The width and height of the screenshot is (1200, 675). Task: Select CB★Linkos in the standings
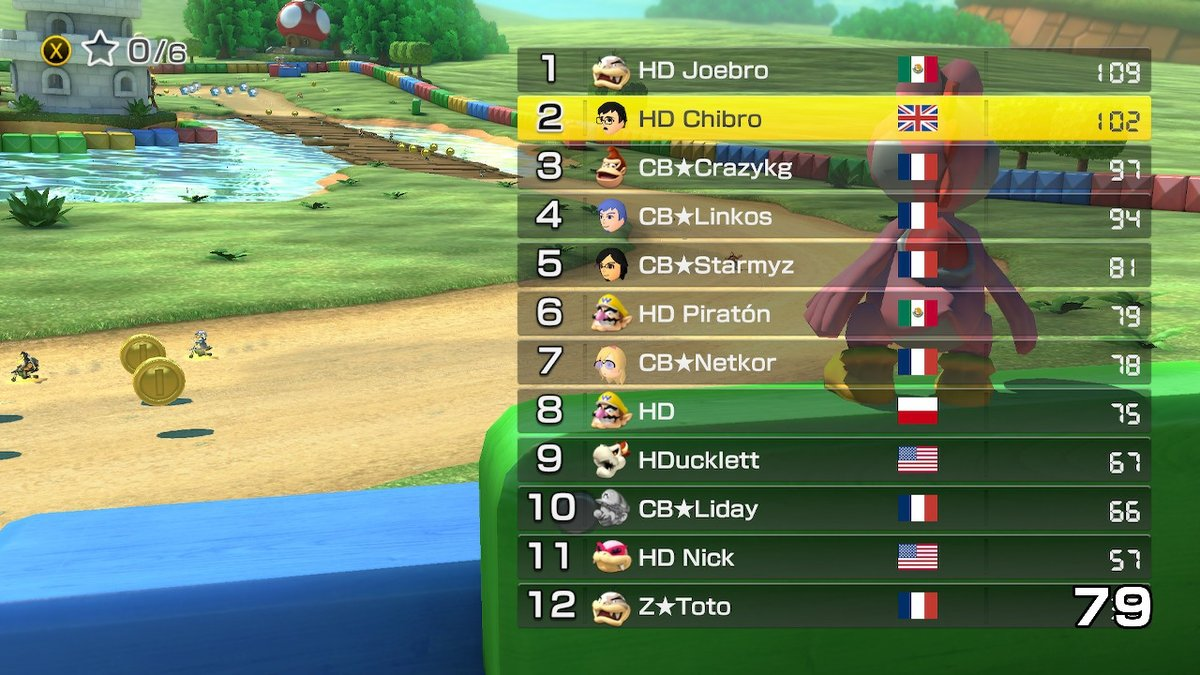click(833, 216)
